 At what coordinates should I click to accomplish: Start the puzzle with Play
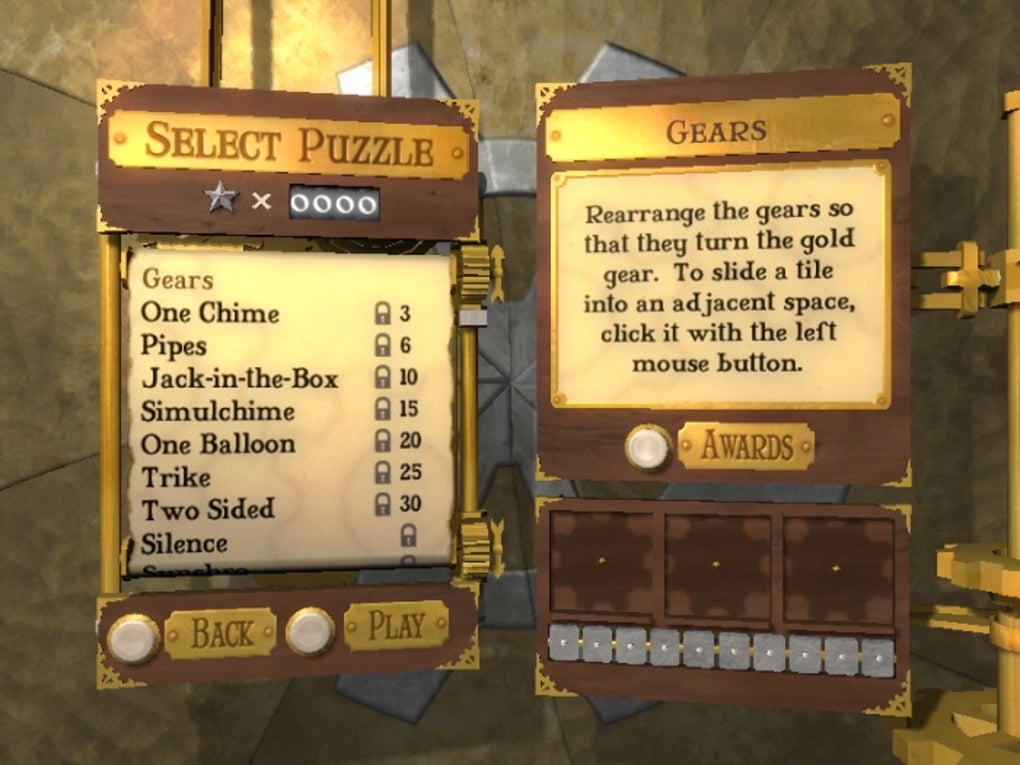click(396, 626)
